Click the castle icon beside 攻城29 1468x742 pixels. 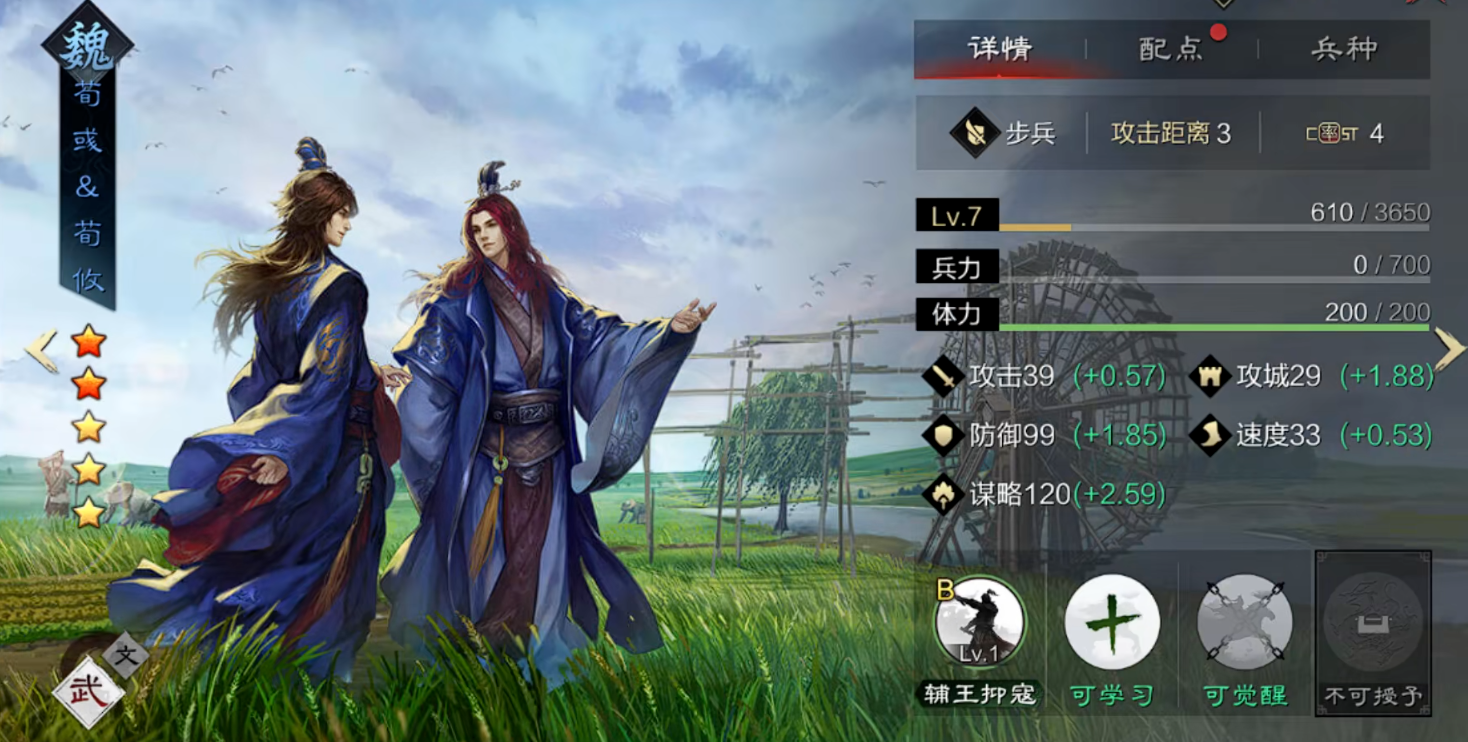coord(1212,377)
